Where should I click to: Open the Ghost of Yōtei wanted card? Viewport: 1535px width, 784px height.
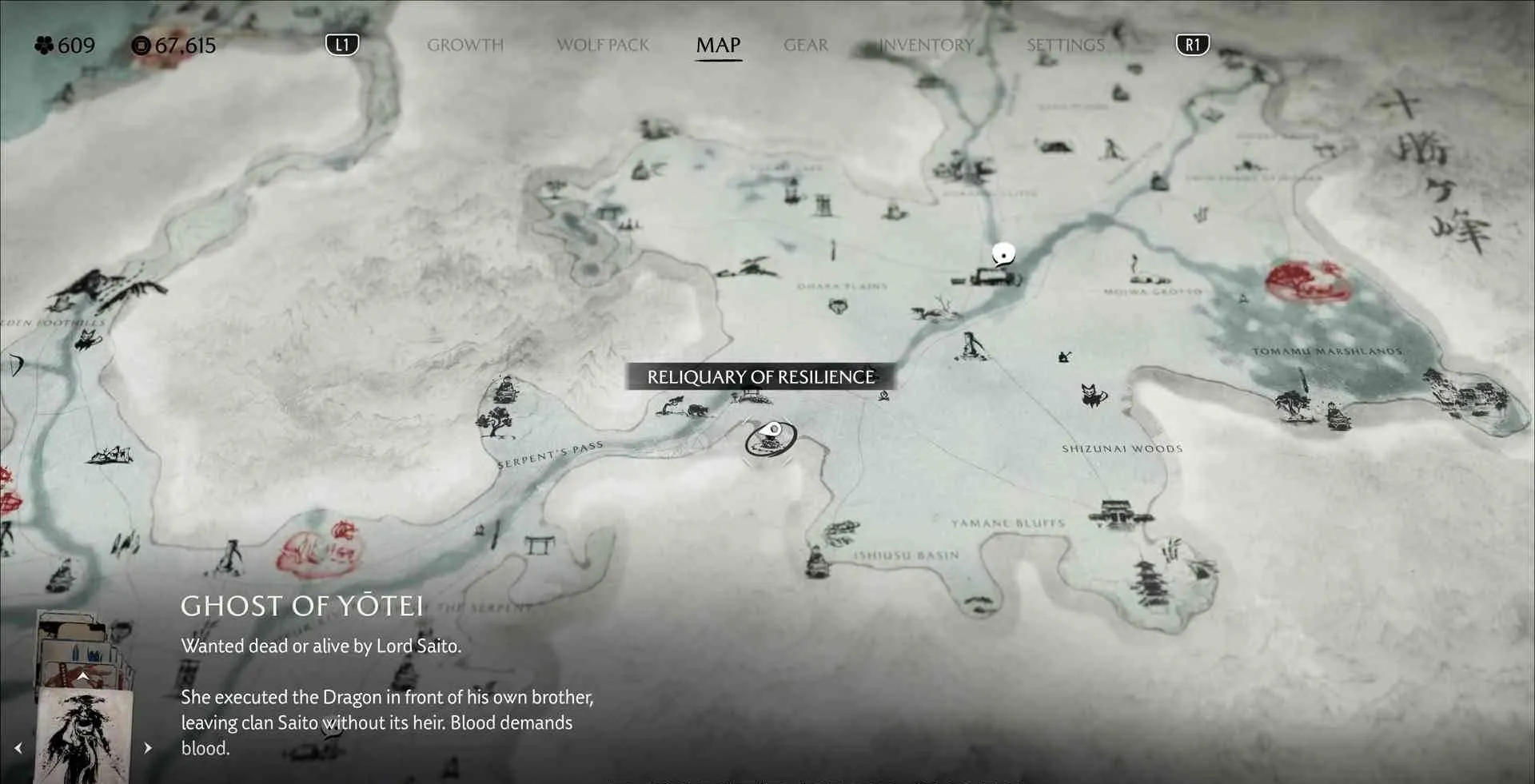coord(83,735)
